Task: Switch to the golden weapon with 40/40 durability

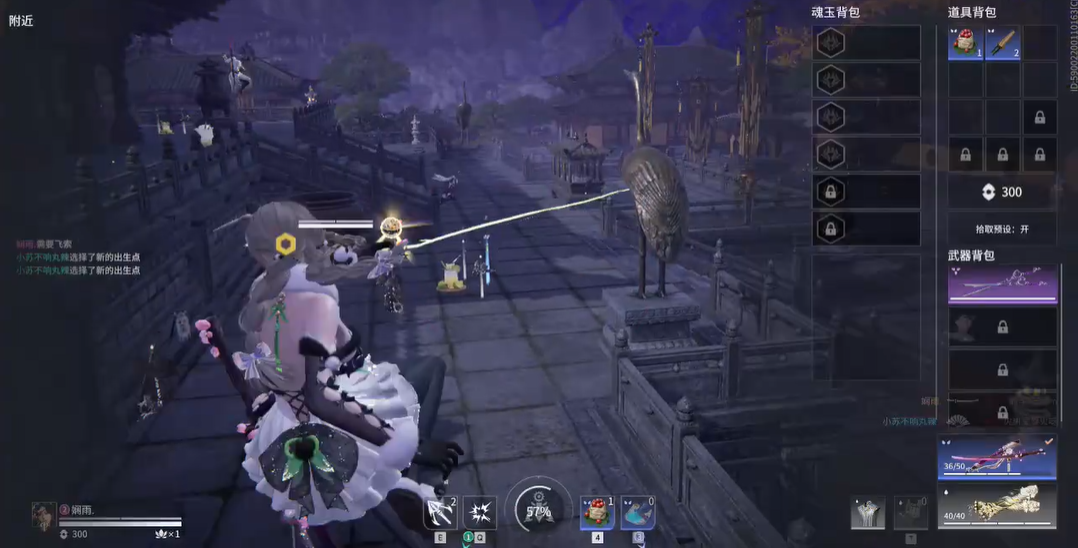Action: 997,505
